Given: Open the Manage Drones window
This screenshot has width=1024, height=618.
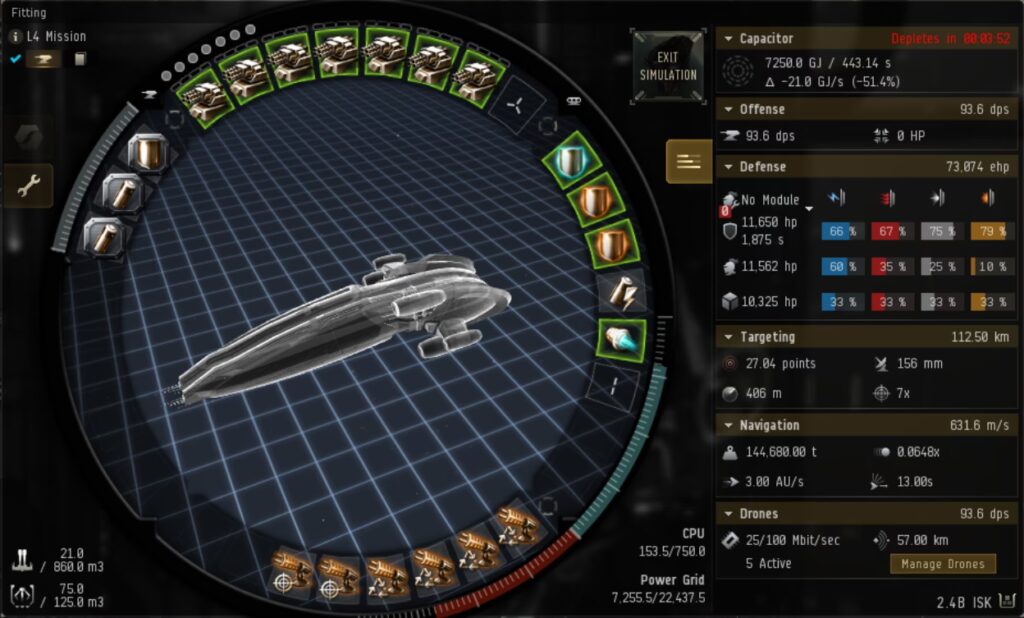Looking at the screenshot, I should 942,564.
